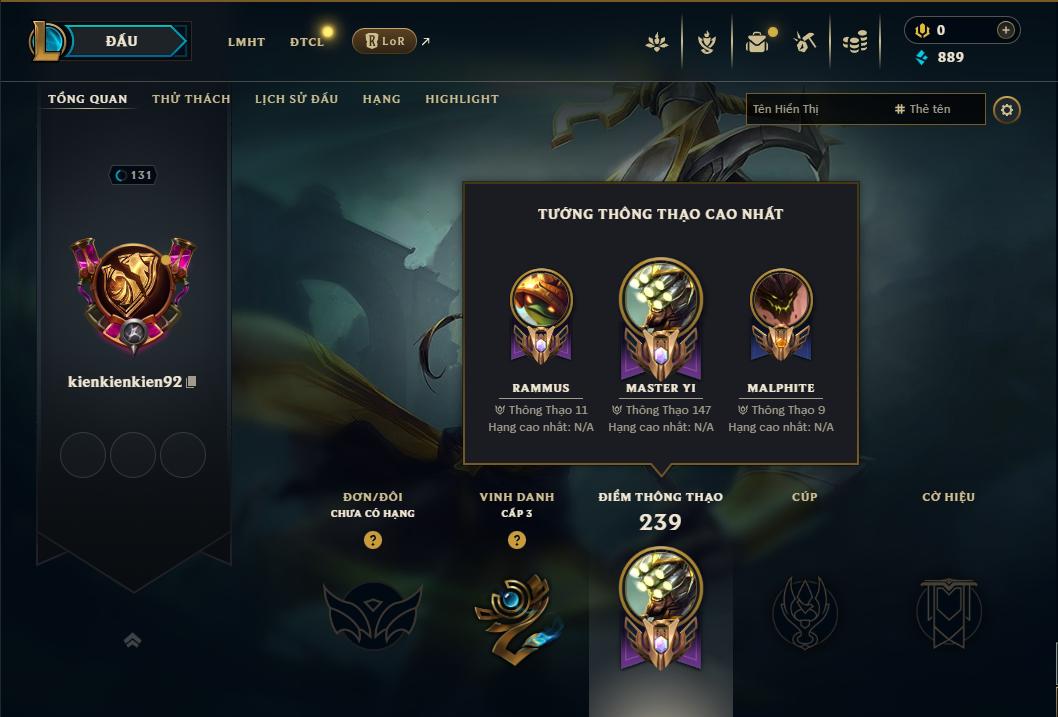Add currency with the plus button

click(x=1006, y=30)
